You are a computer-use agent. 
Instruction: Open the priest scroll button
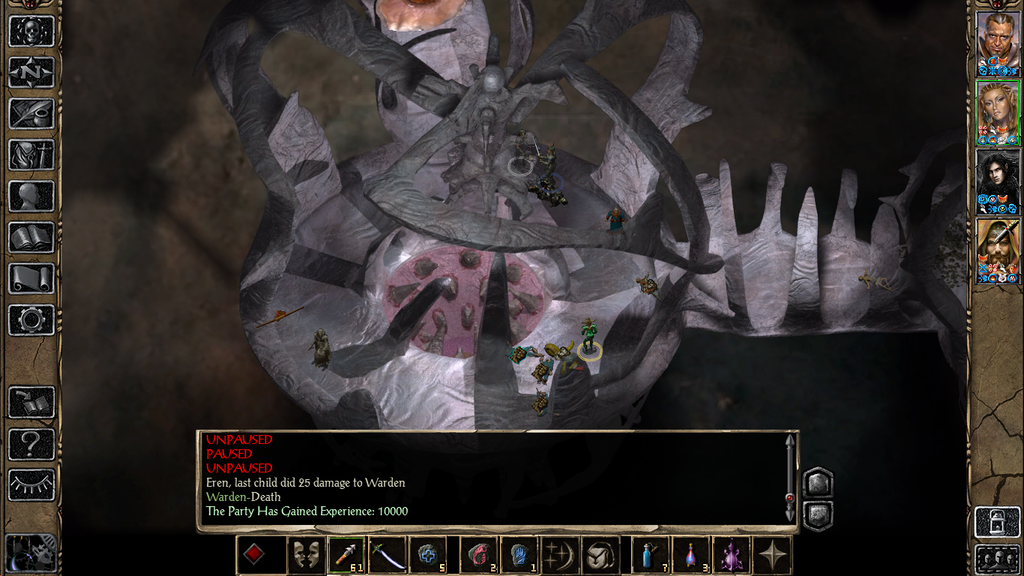31,278
